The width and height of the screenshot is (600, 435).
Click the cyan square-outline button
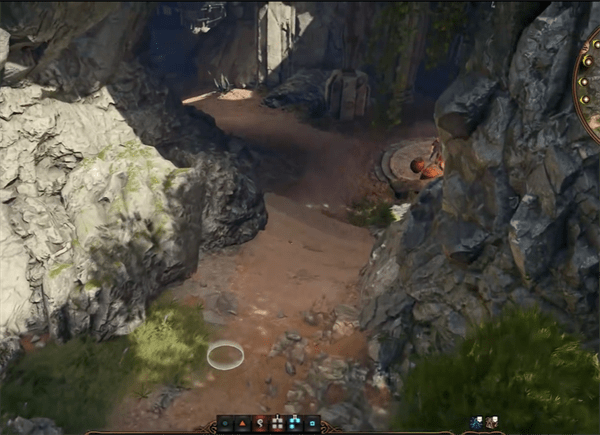click(x=313, y=424)
